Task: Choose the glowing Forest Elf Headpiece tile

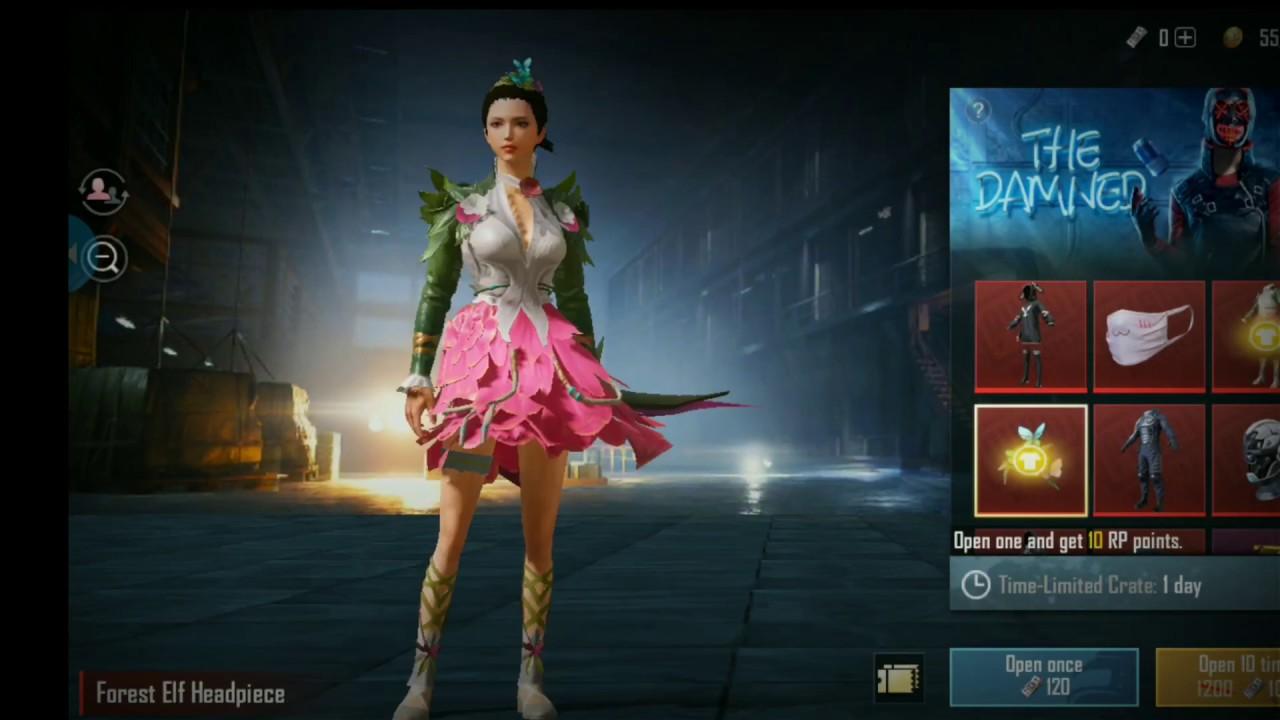Action: coord(1030,460)
